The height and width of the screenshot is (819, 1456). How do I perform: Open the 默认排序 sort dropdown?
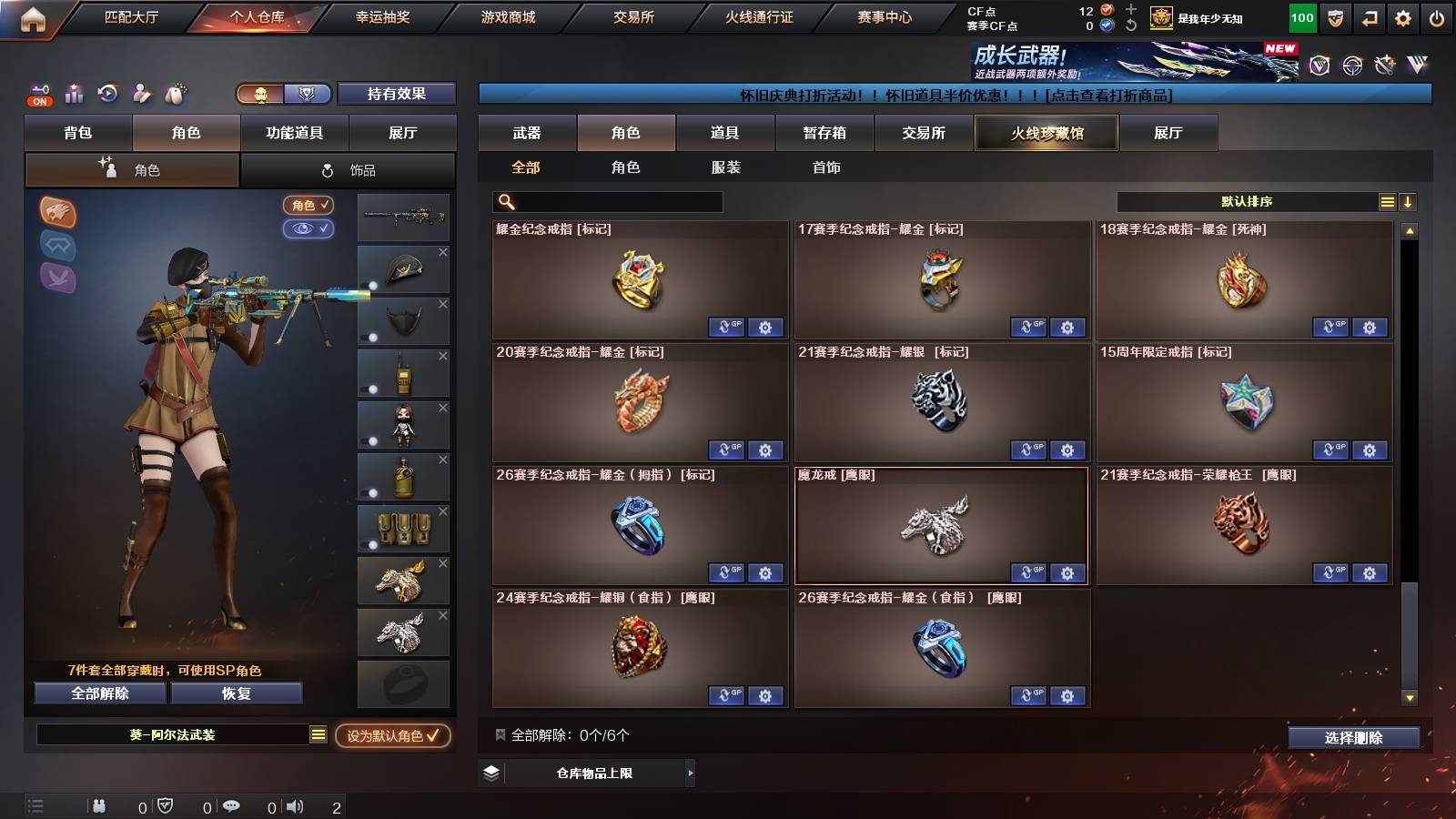(1247, 201)
